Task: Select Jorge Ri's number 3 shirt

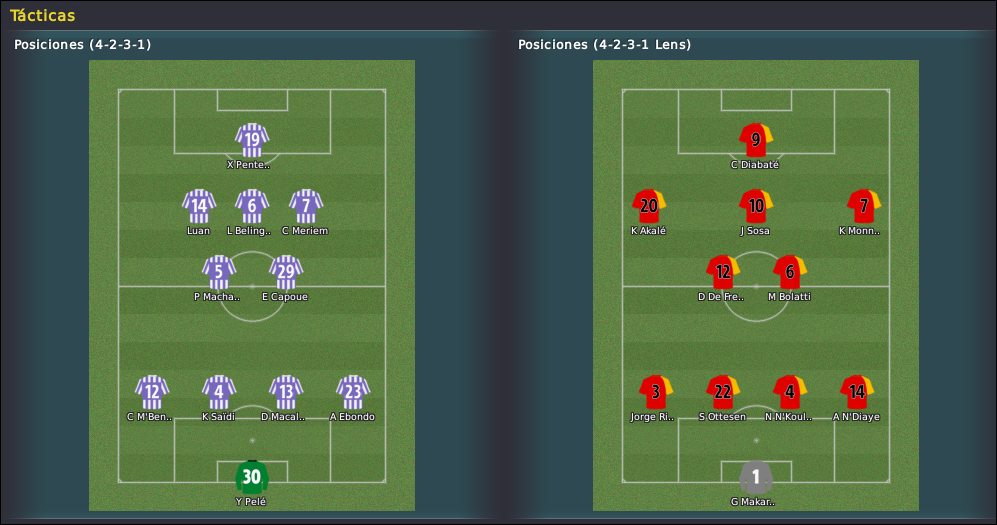Action: click(656, 392)
